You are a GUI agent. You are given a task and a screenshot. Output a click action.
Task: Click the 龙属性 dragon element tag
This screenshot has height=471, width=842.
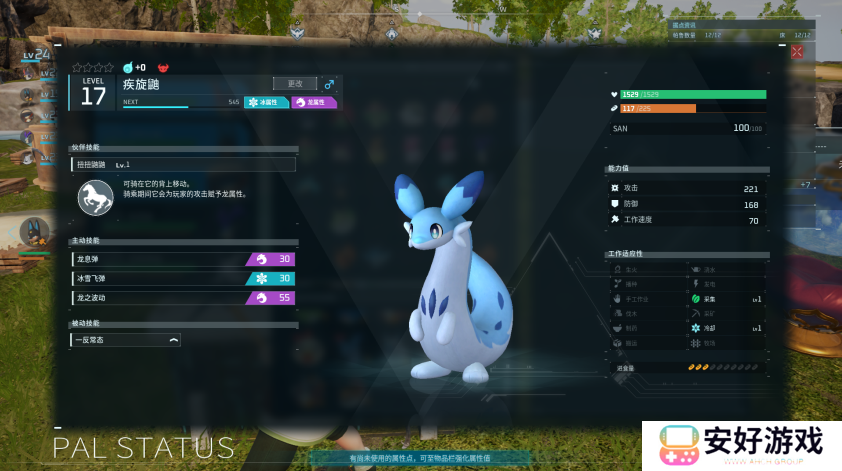[314, 102]
